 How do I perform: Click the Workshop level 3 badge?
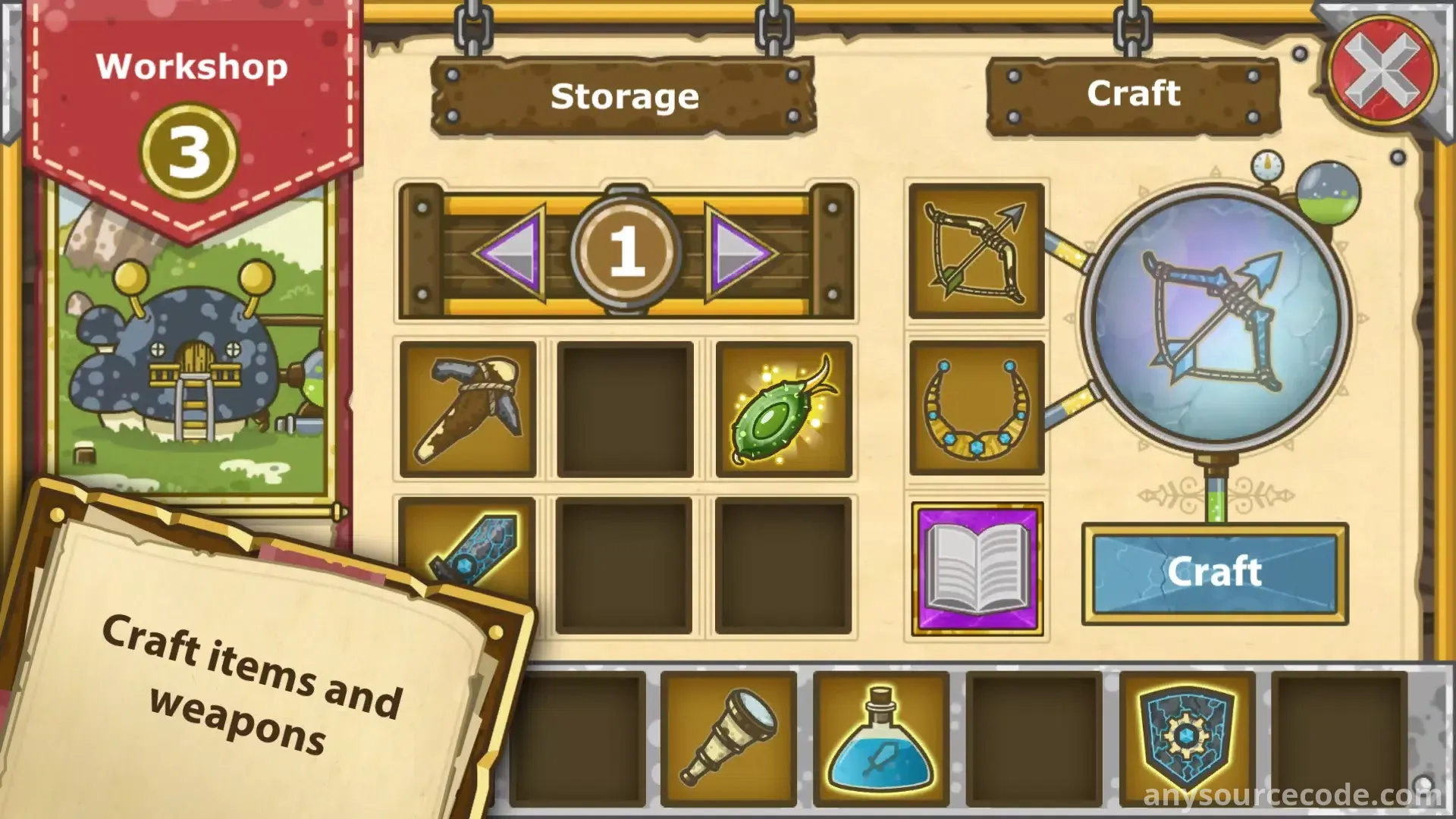point(189,152)
